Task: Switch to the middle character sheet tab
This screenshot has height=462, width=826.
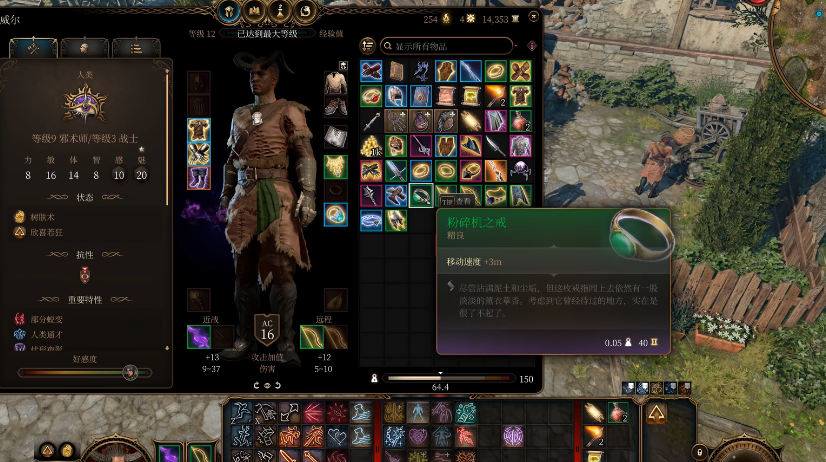Action: (84, 47)
